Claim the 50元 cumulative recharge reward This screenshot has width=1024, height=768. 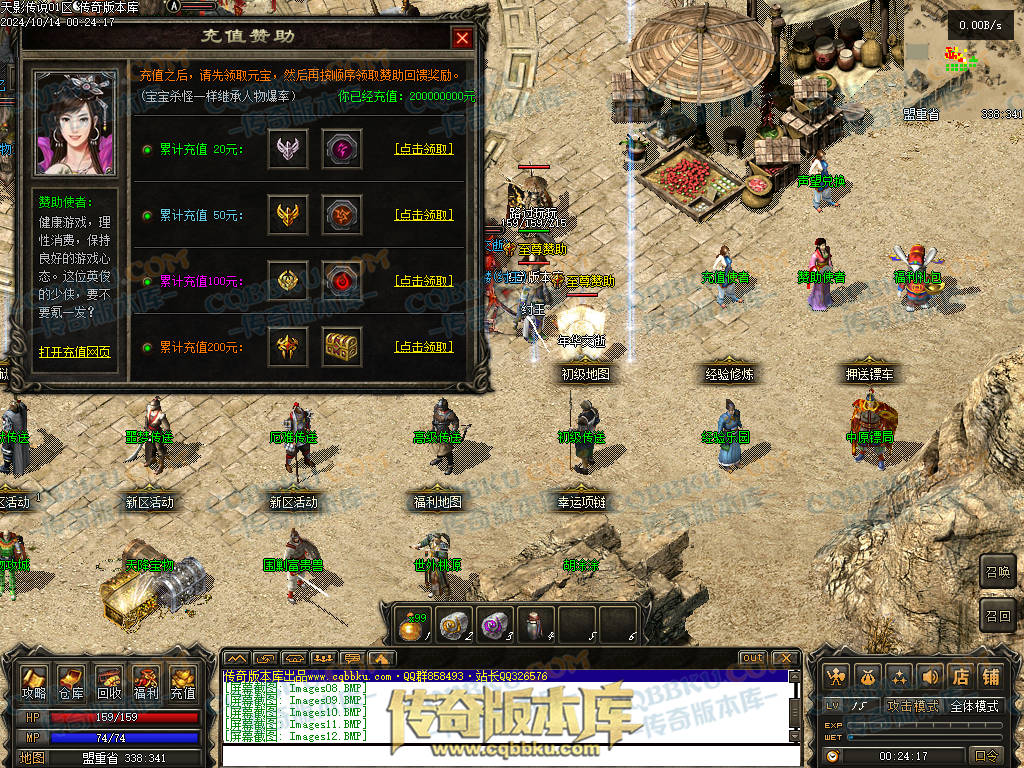(x=424, y=215)
